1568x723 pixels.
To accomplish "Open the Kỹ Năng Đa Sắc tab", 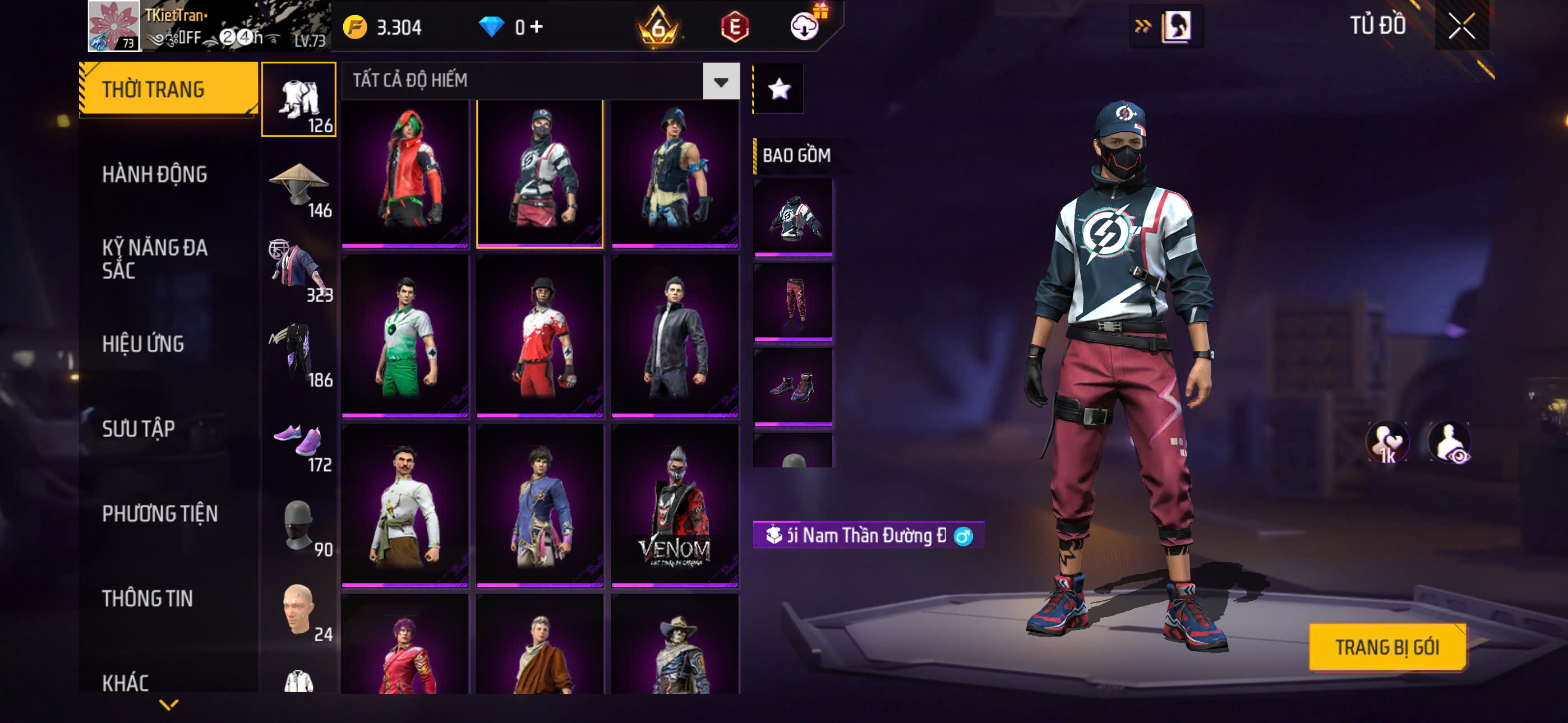I will 155,258.
